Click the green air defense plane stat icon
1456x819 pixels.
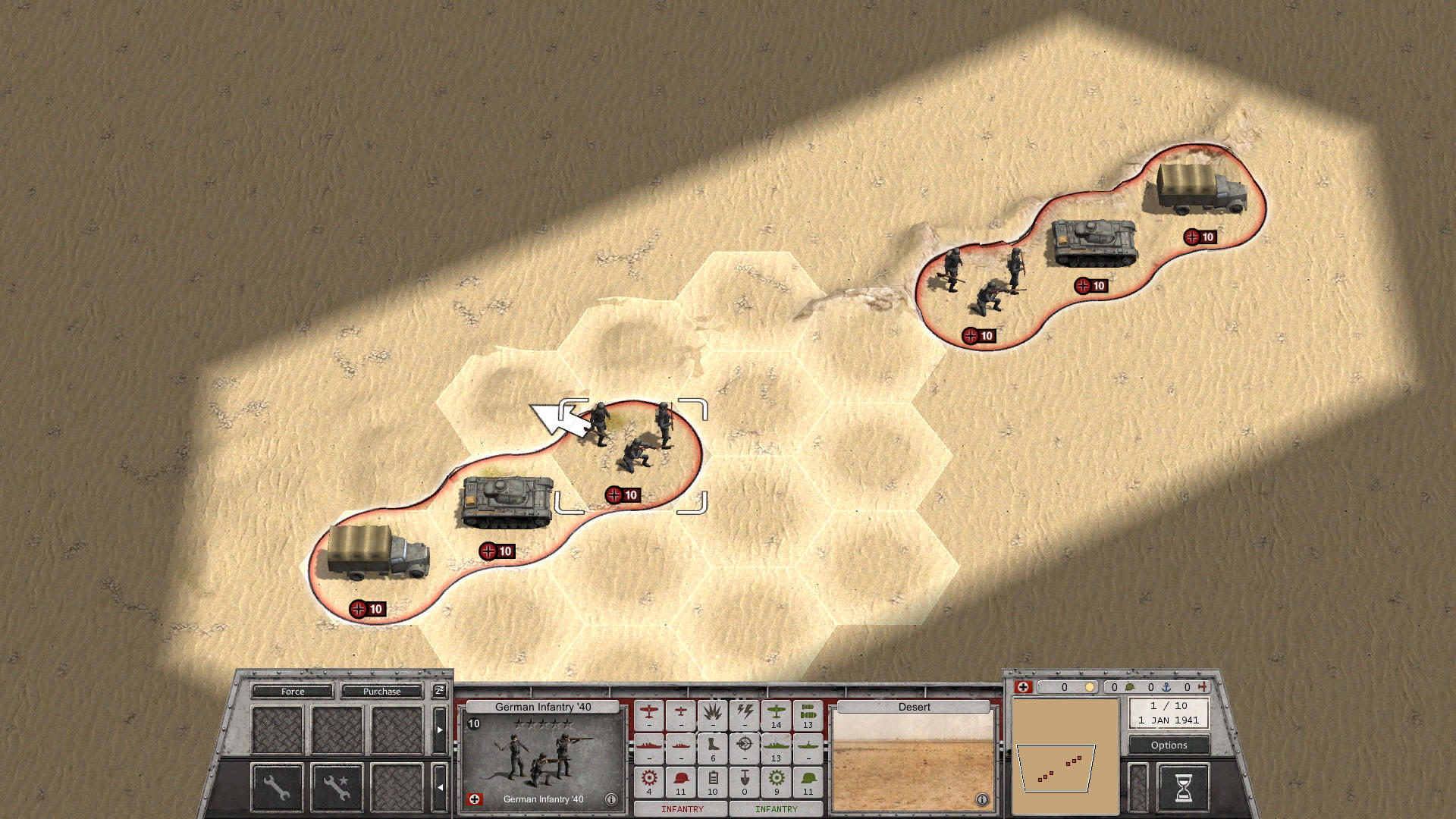(777, 713)
